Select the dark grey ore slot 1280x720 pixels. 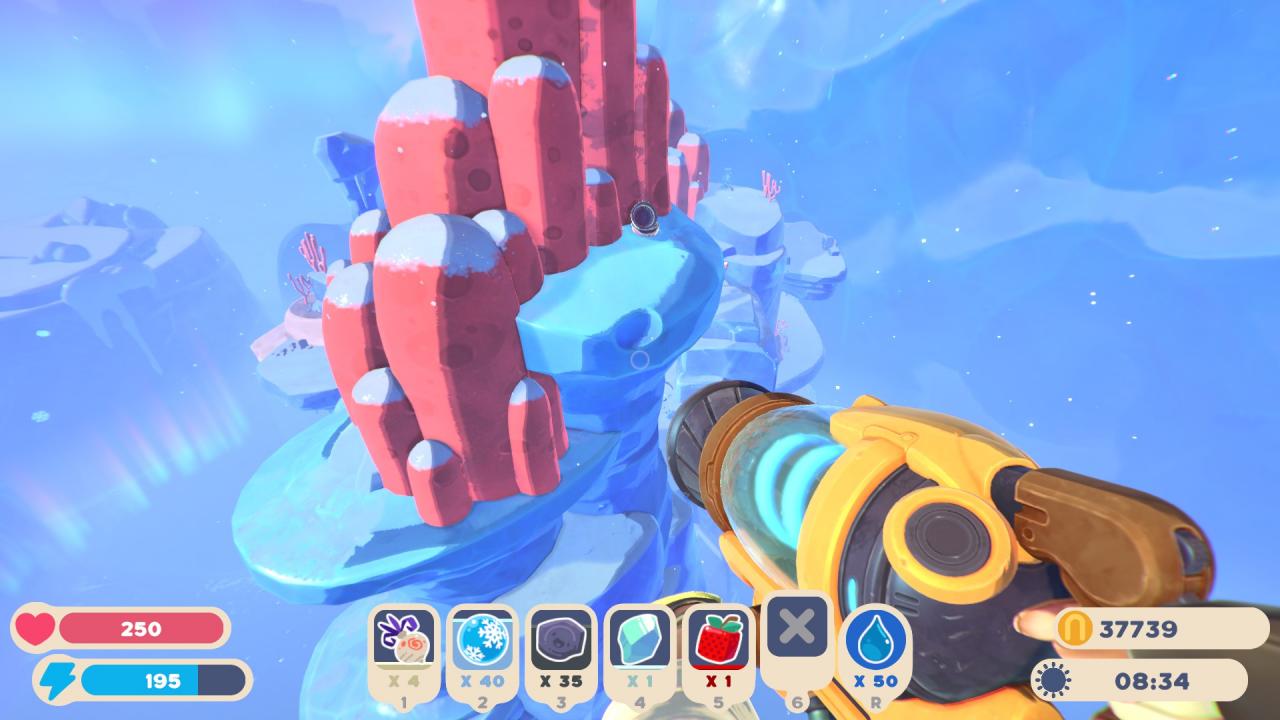561,640
